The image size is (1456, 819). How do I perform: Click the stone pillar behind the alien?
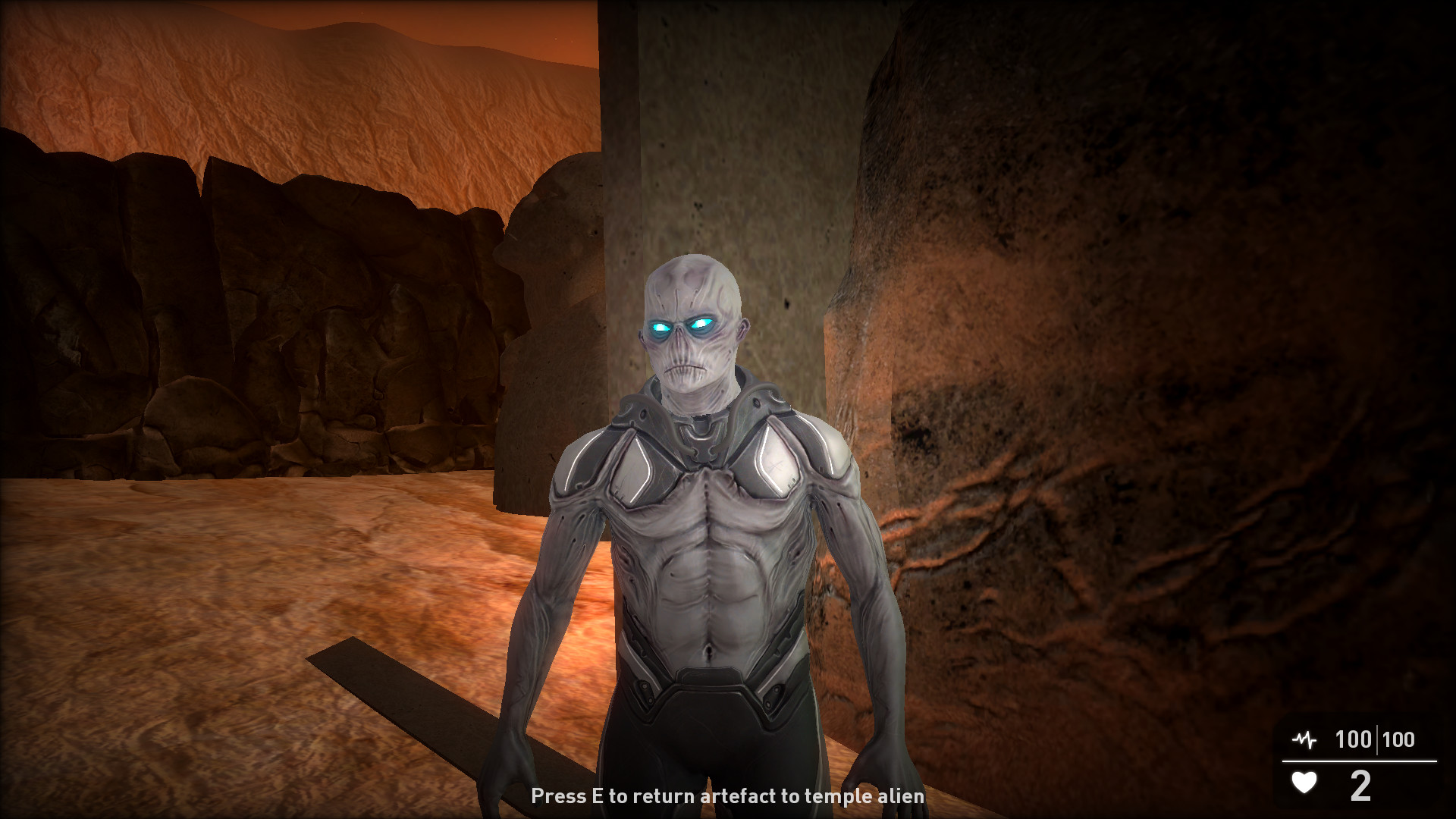pos(758,152)
